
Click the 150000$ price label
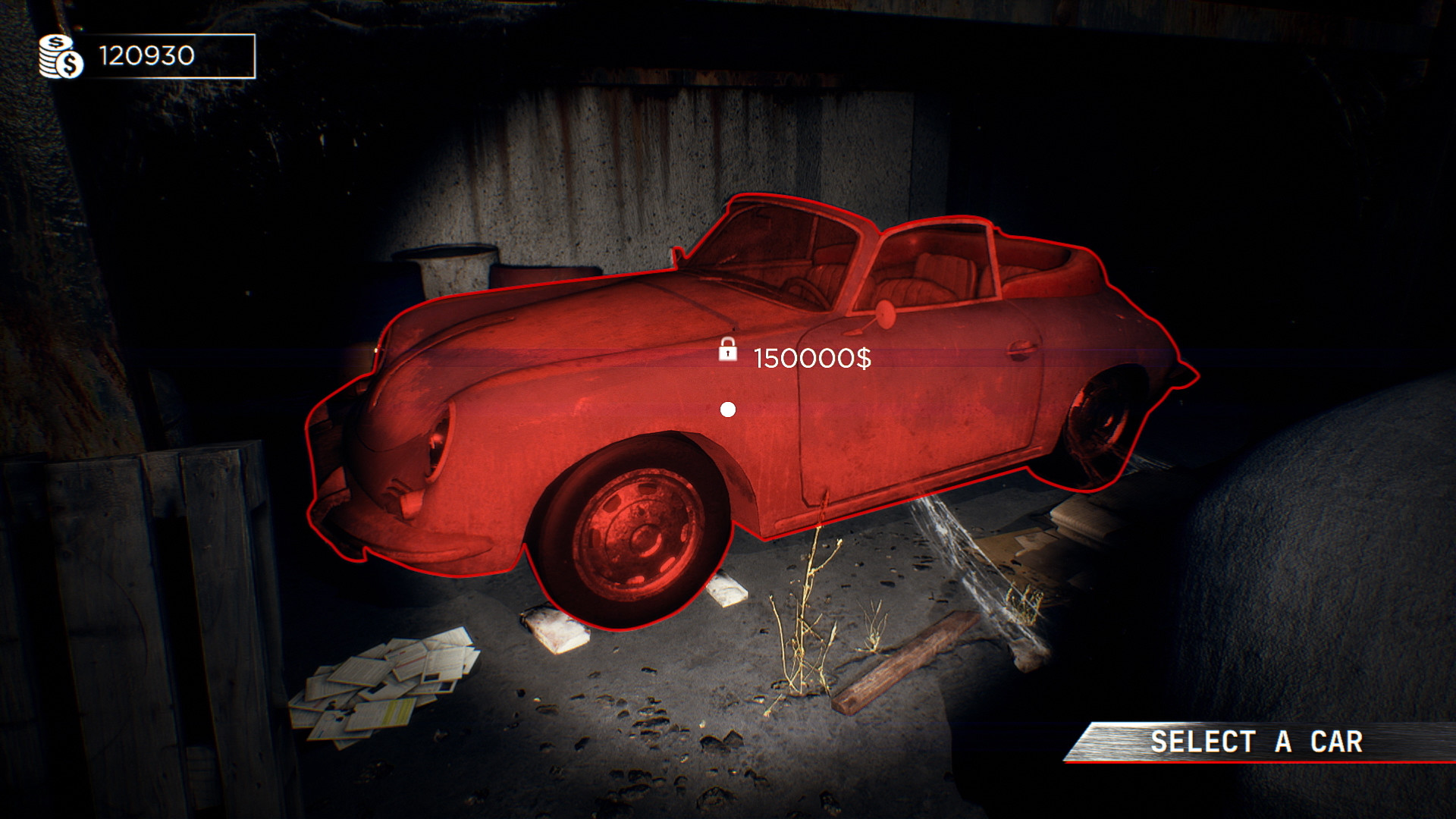[x=812, y=358]
